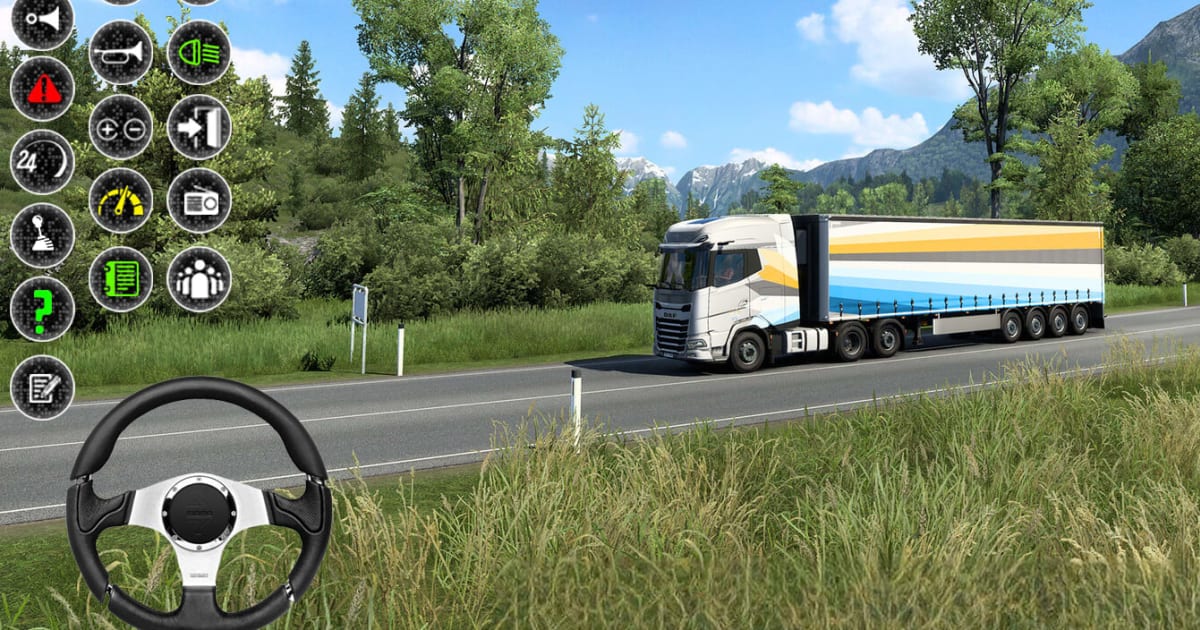Sound the trumpet air horn
1200x630 pixels.
pos(121,52)
